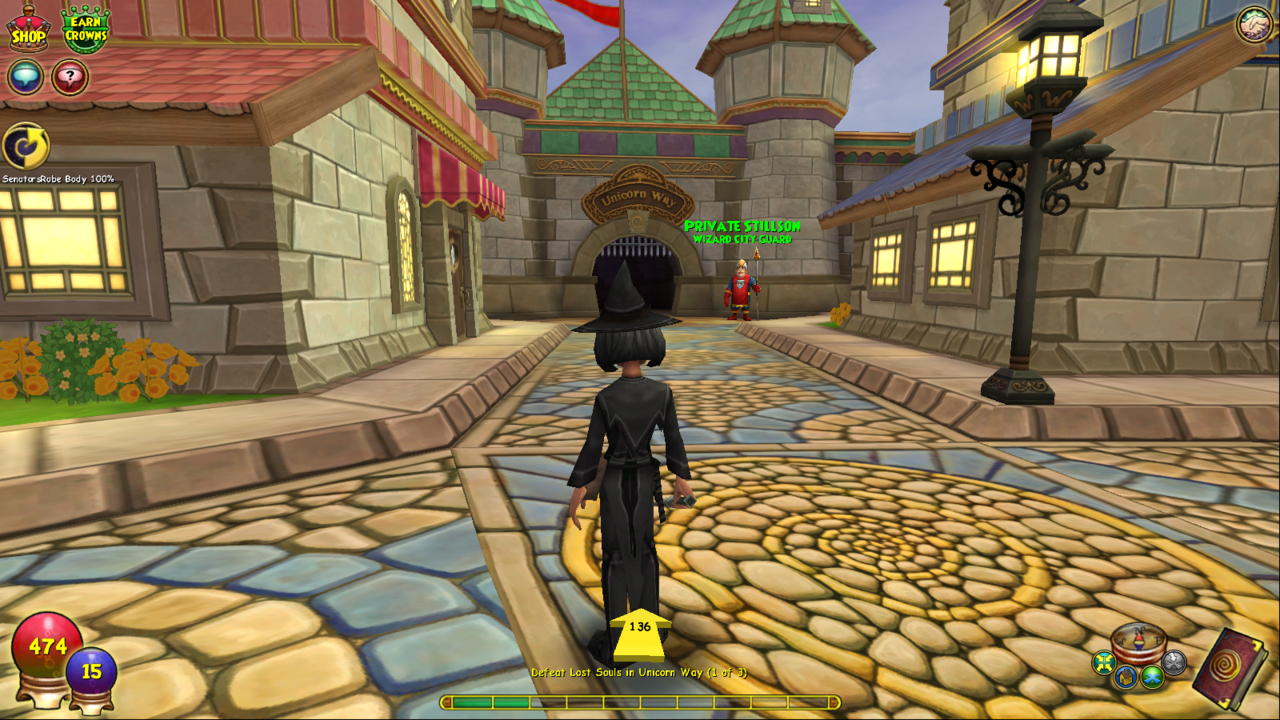The image size is (1280, 720).
Task: Click the yellow swirl arrow icon above SenatorsRobe
Action: point(26,147)
